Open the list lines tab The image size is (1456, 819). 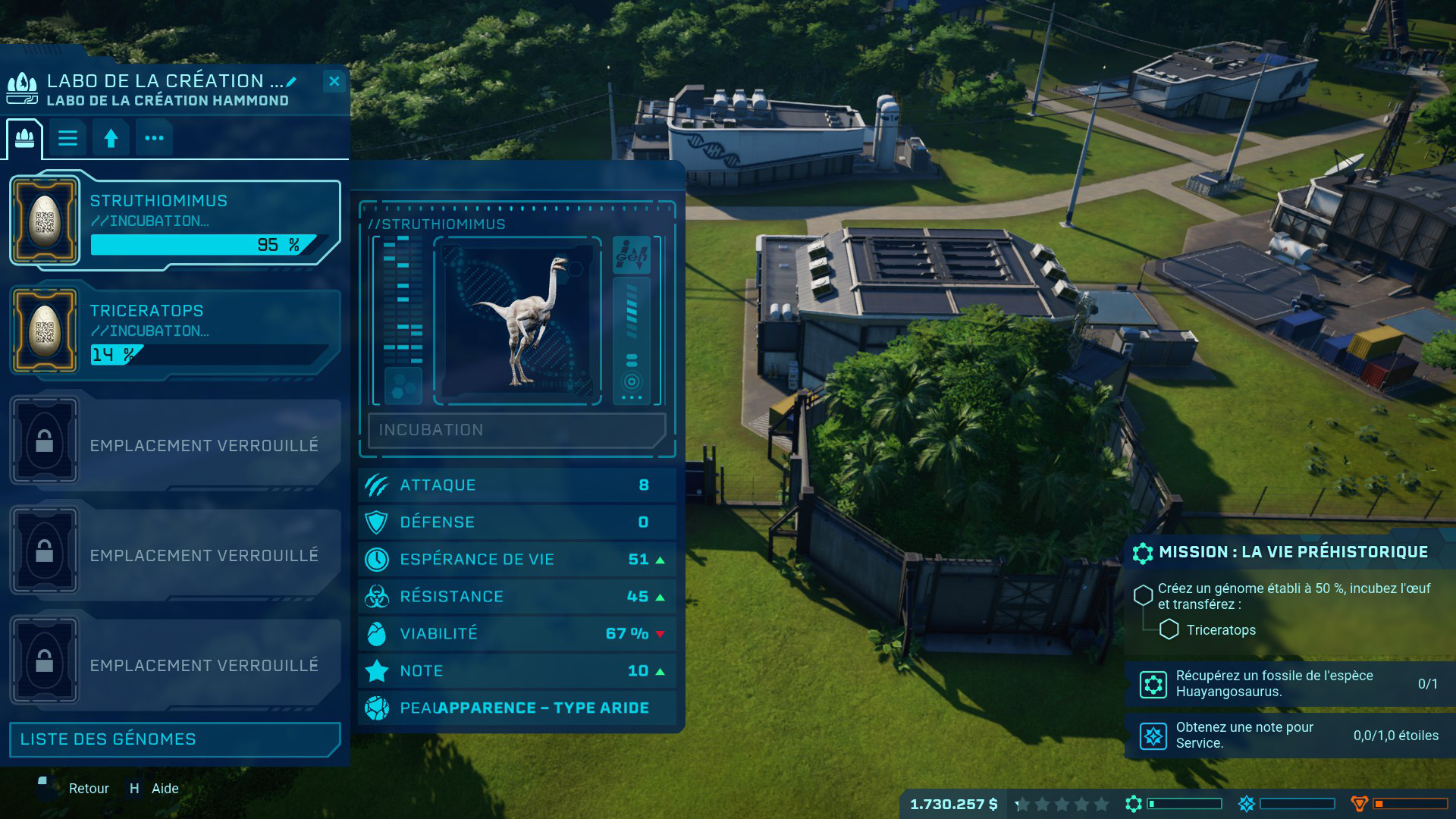point(68,138)
